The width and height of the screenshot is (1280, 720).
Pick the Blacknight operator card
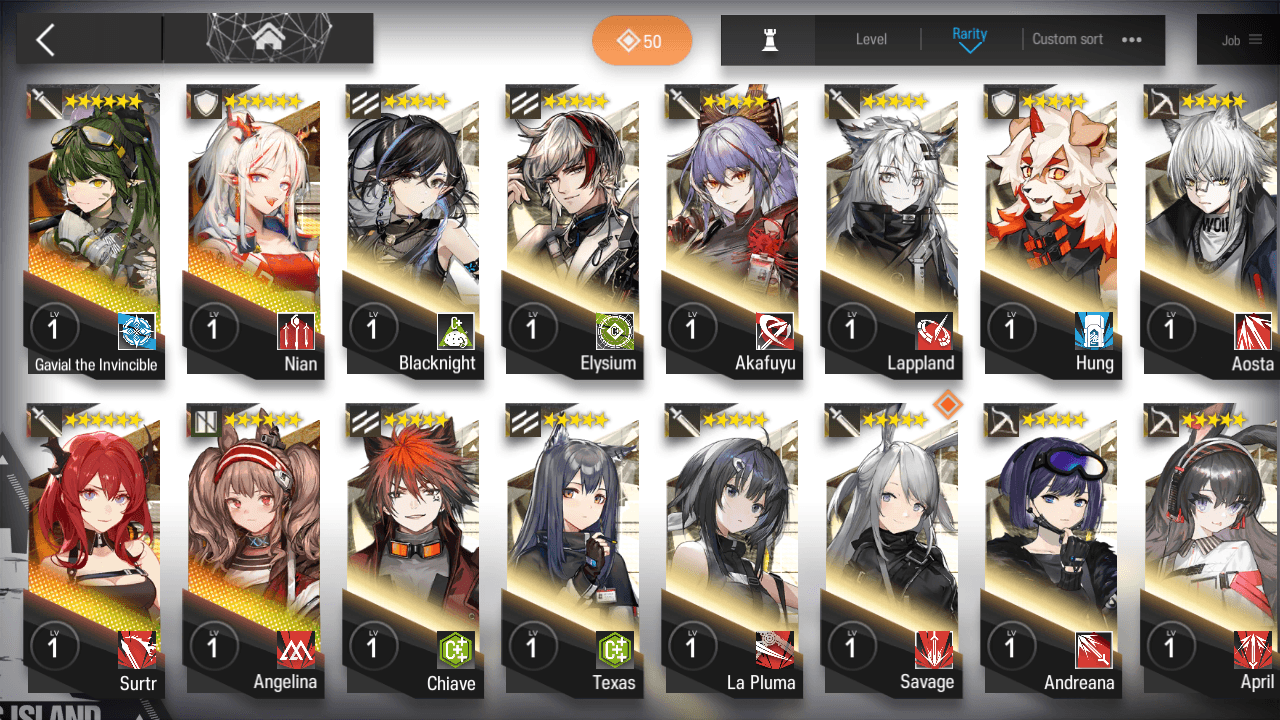(414, 230)
